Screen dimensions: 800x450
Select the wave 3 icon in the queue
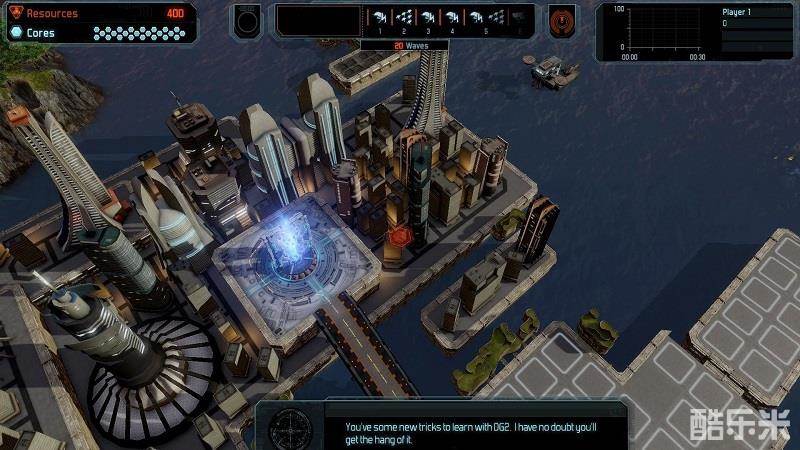coord(428,17)
